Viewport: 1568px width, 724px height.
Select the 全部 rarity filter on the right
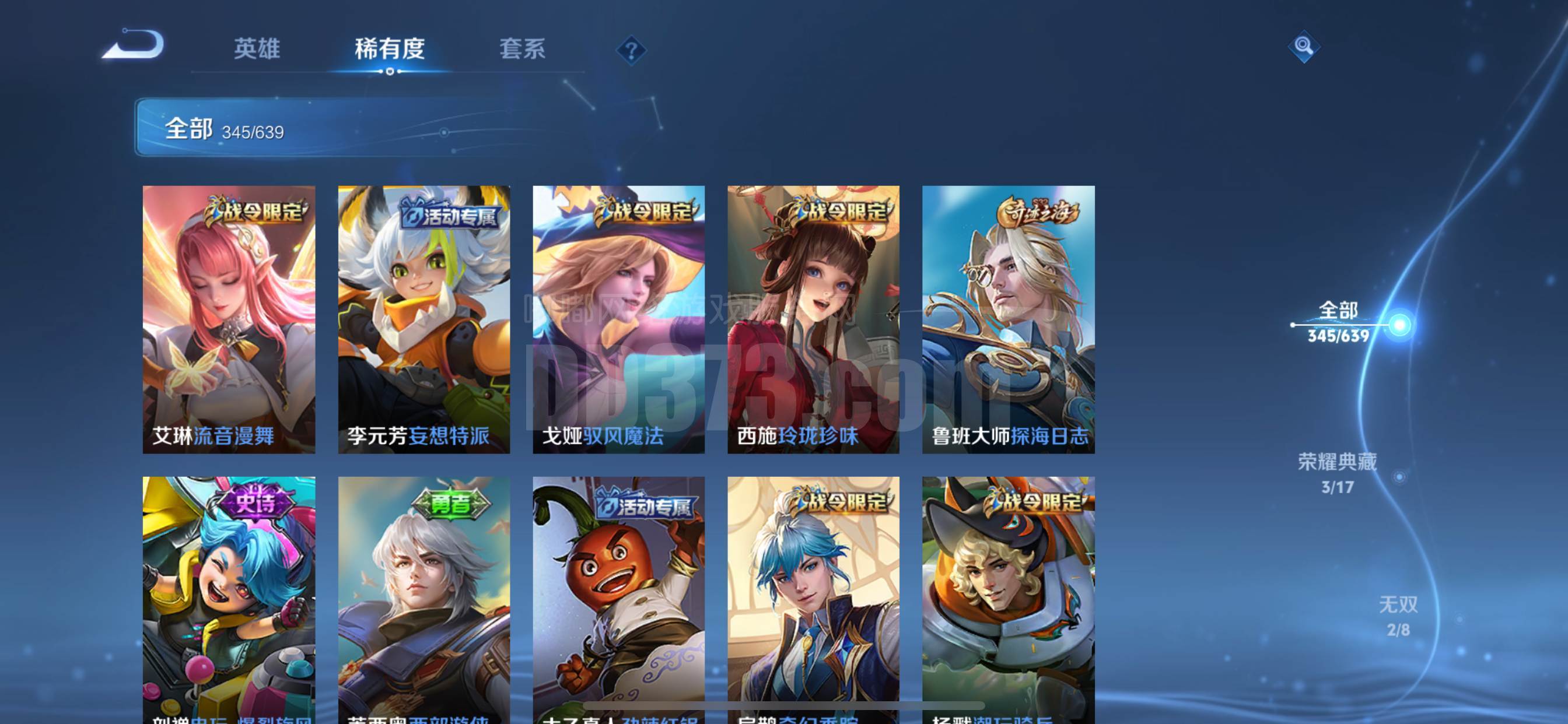click(x=1338, y=321)
